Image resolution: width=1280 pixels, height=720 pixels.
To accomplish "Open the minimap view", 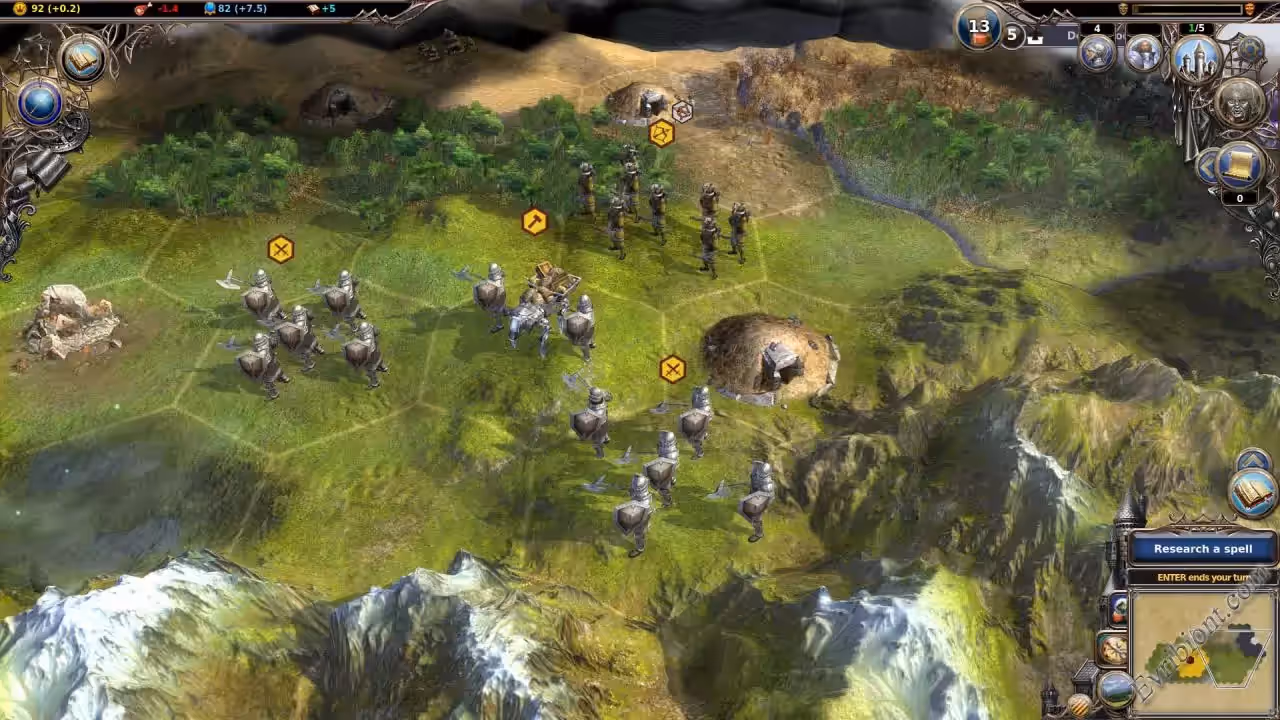I will click(x=1205, y=652).
